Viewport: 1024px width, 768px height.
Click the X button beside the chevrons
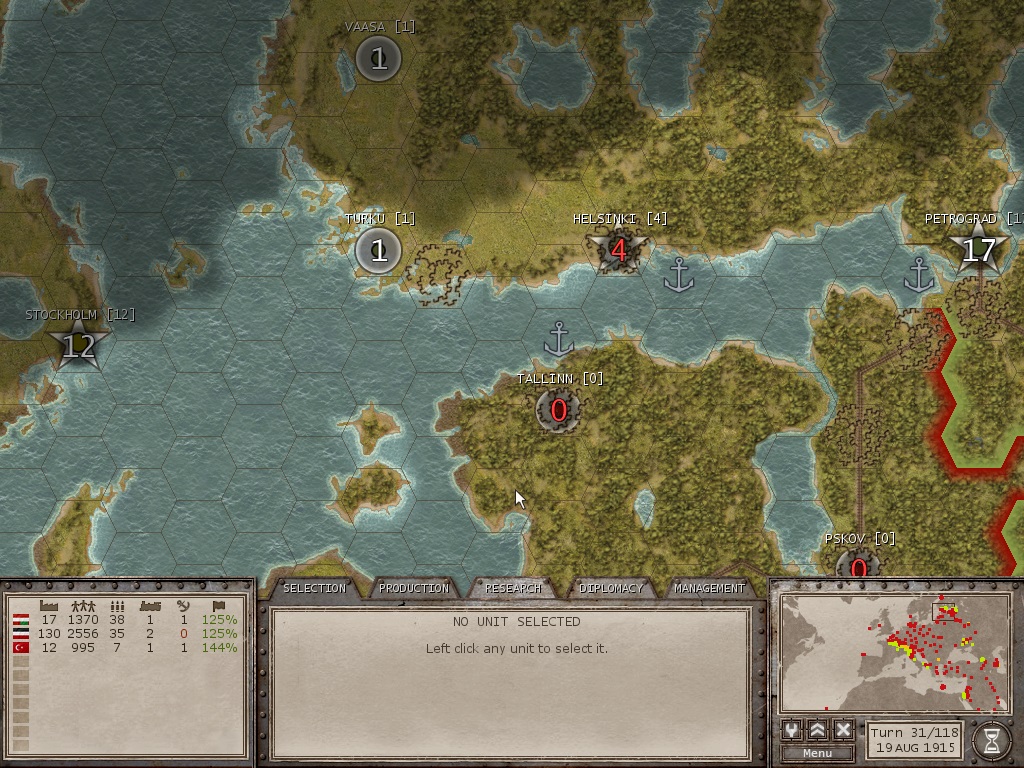click(x=843, y=730)
